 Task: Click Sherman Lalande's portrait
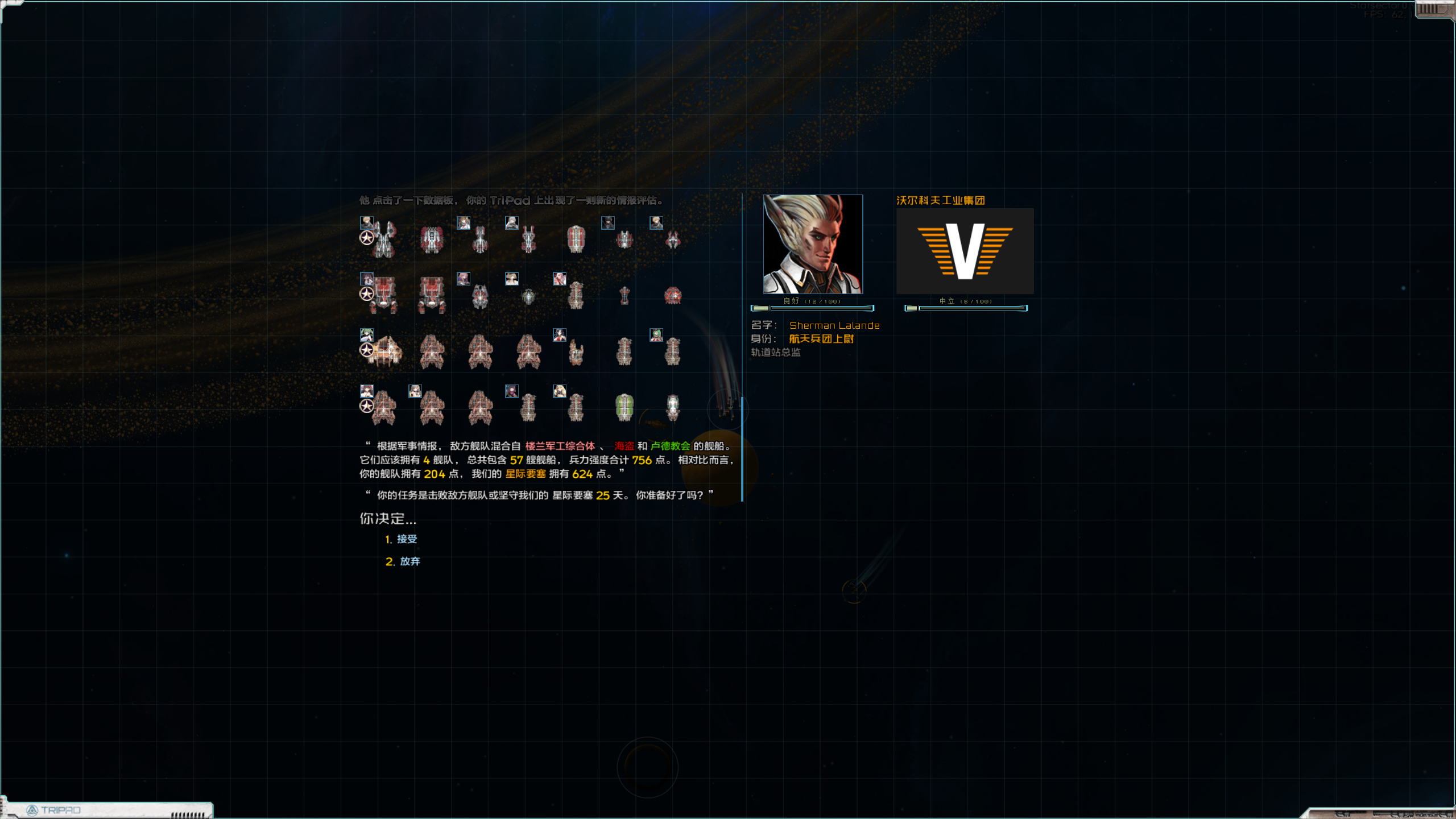tap(813, 244)
